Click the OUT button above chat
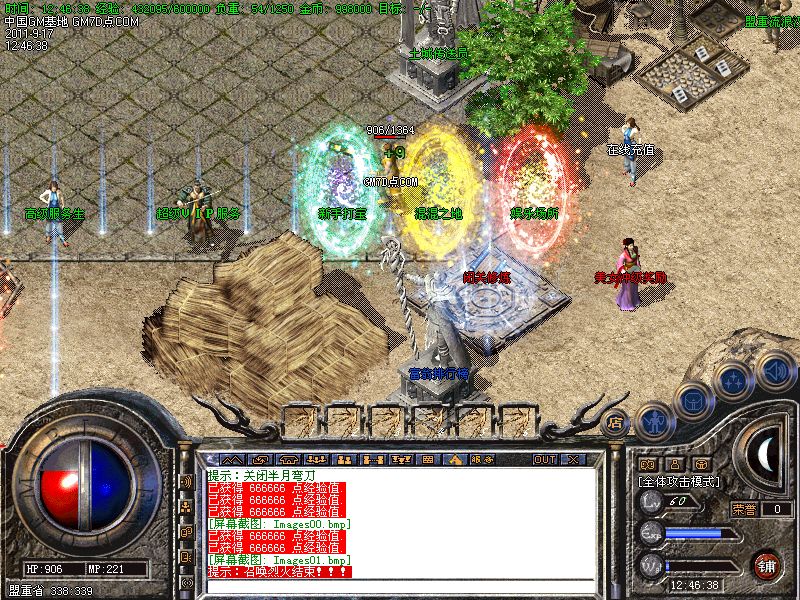 [x=544, y=459]
